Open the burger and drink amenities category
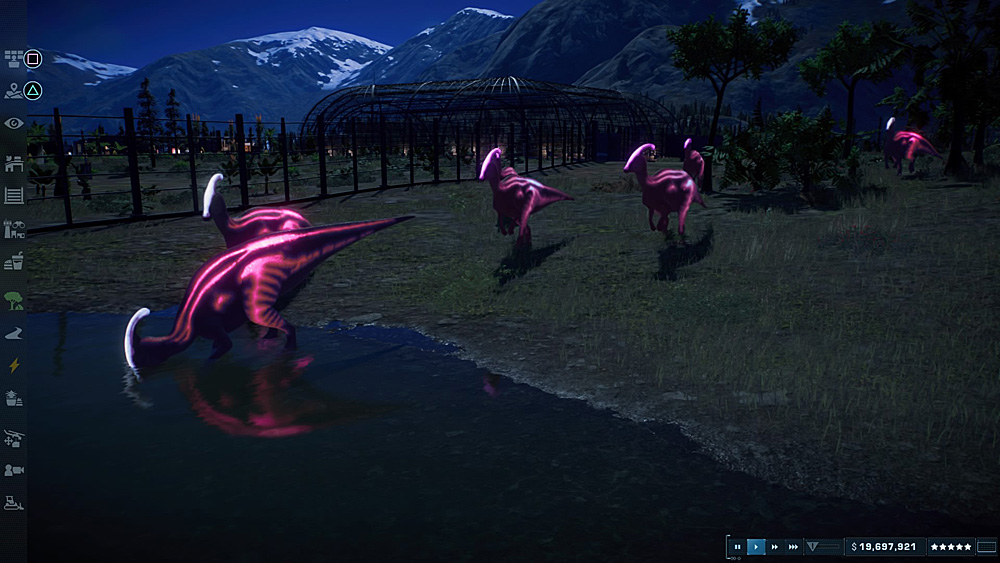The width and height of the screenshot is (1000, 563). [x=14, y=261]
